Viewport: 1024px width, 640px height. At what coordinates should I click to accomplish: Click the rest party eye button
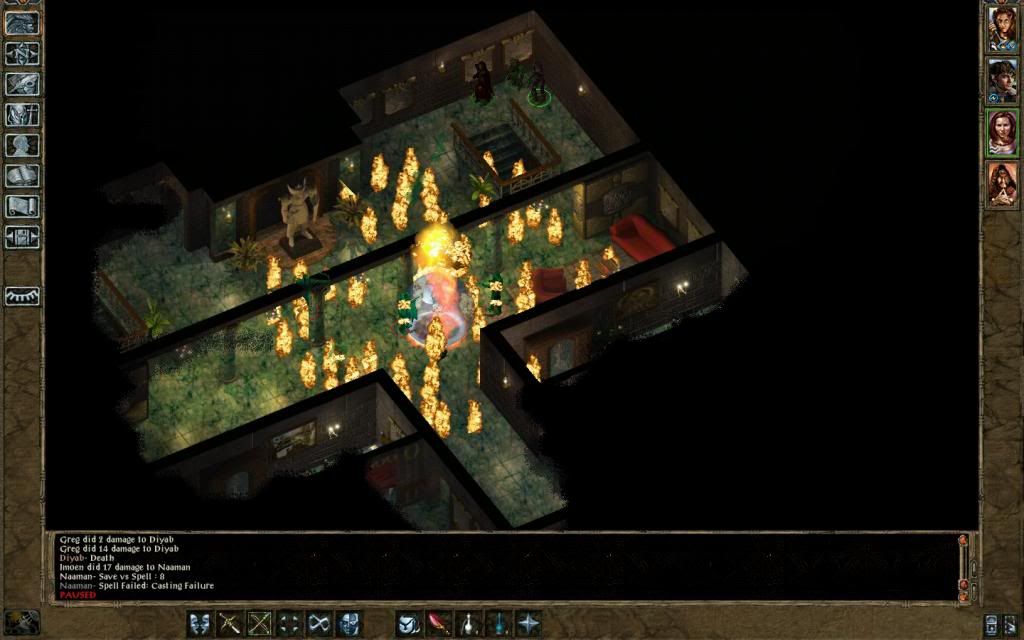[22, 296]
